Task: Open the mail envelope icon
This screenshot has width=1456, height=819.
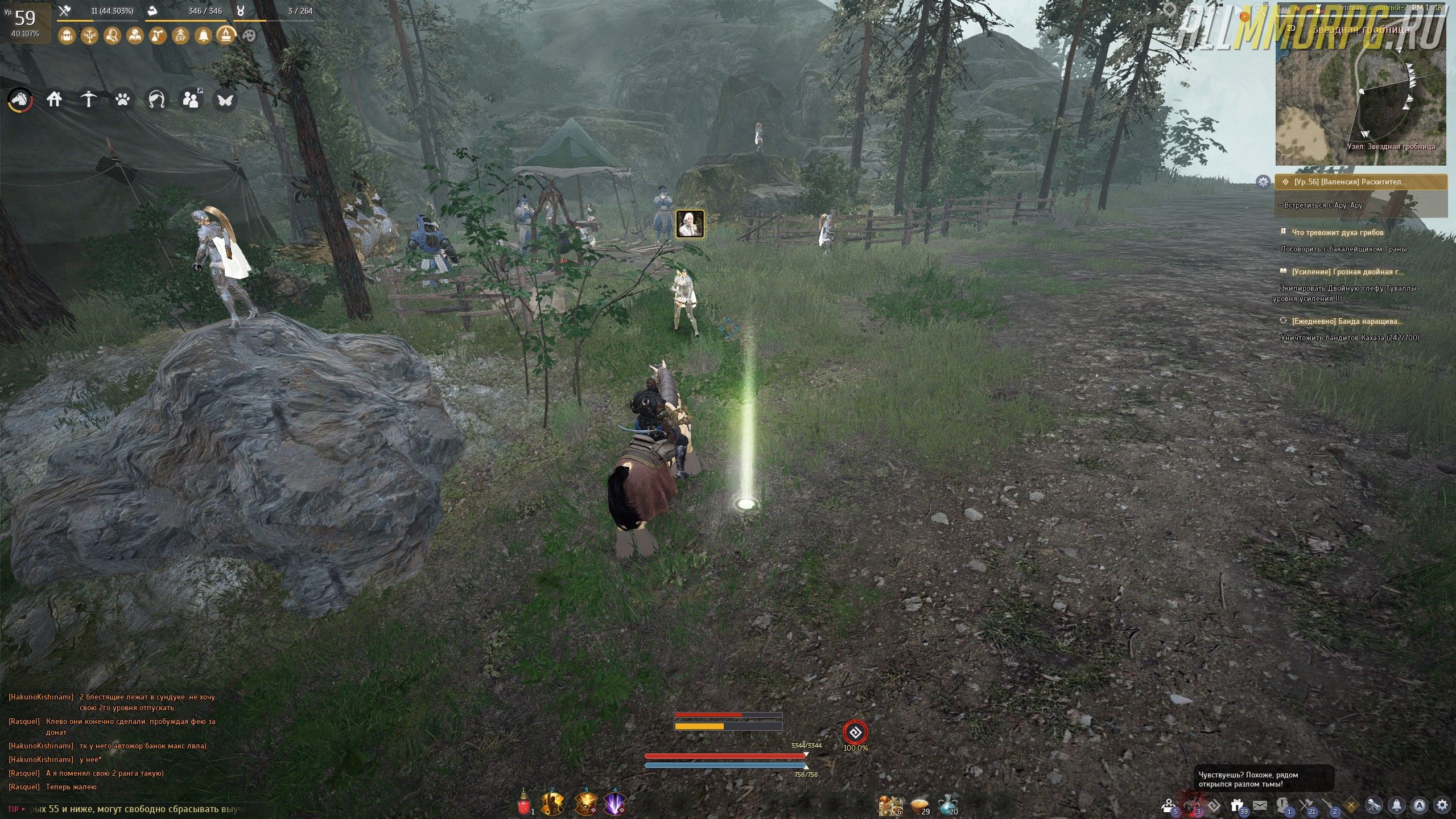Action: click(1260, 805)
